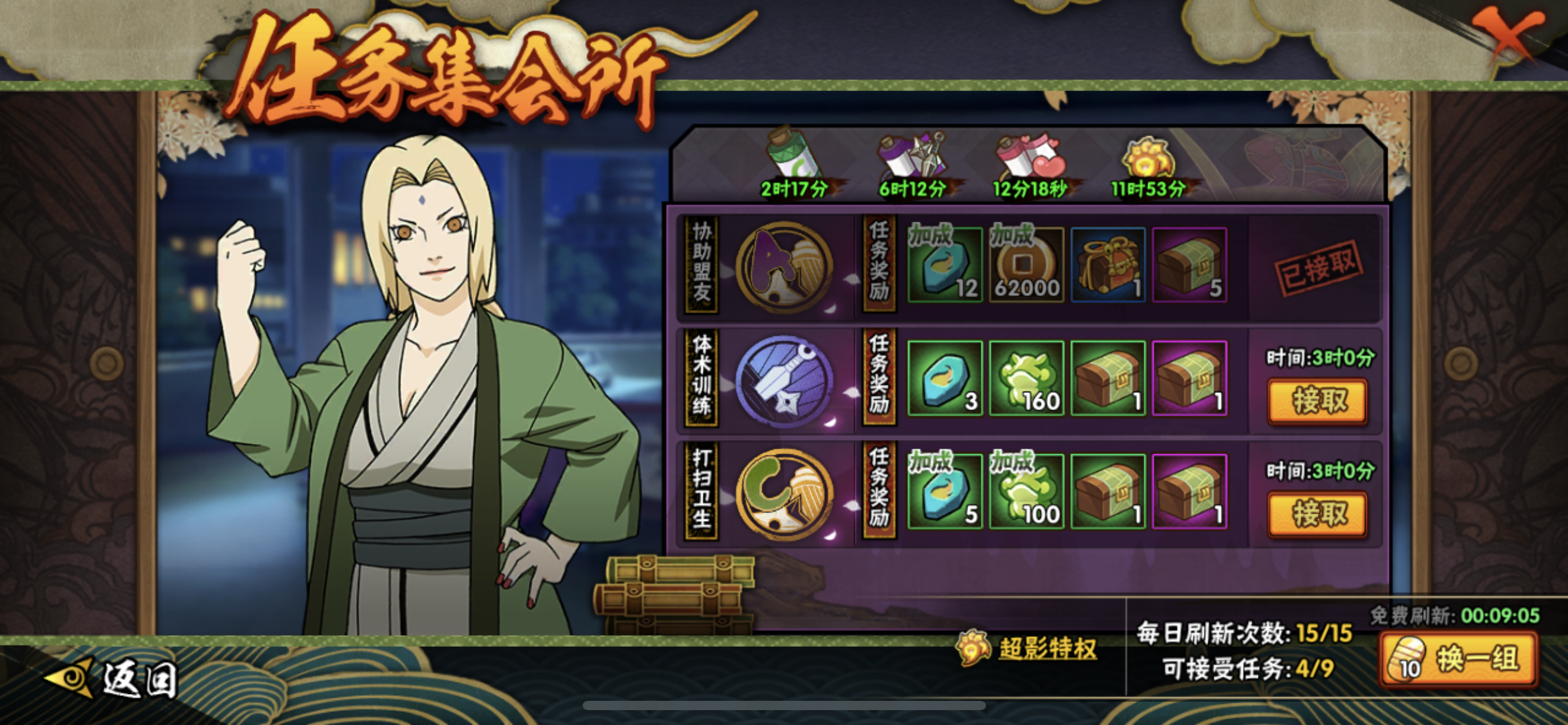Refresh missions with the 换一组 button
1568x725 pixels.
click(x=1459, y=660)
